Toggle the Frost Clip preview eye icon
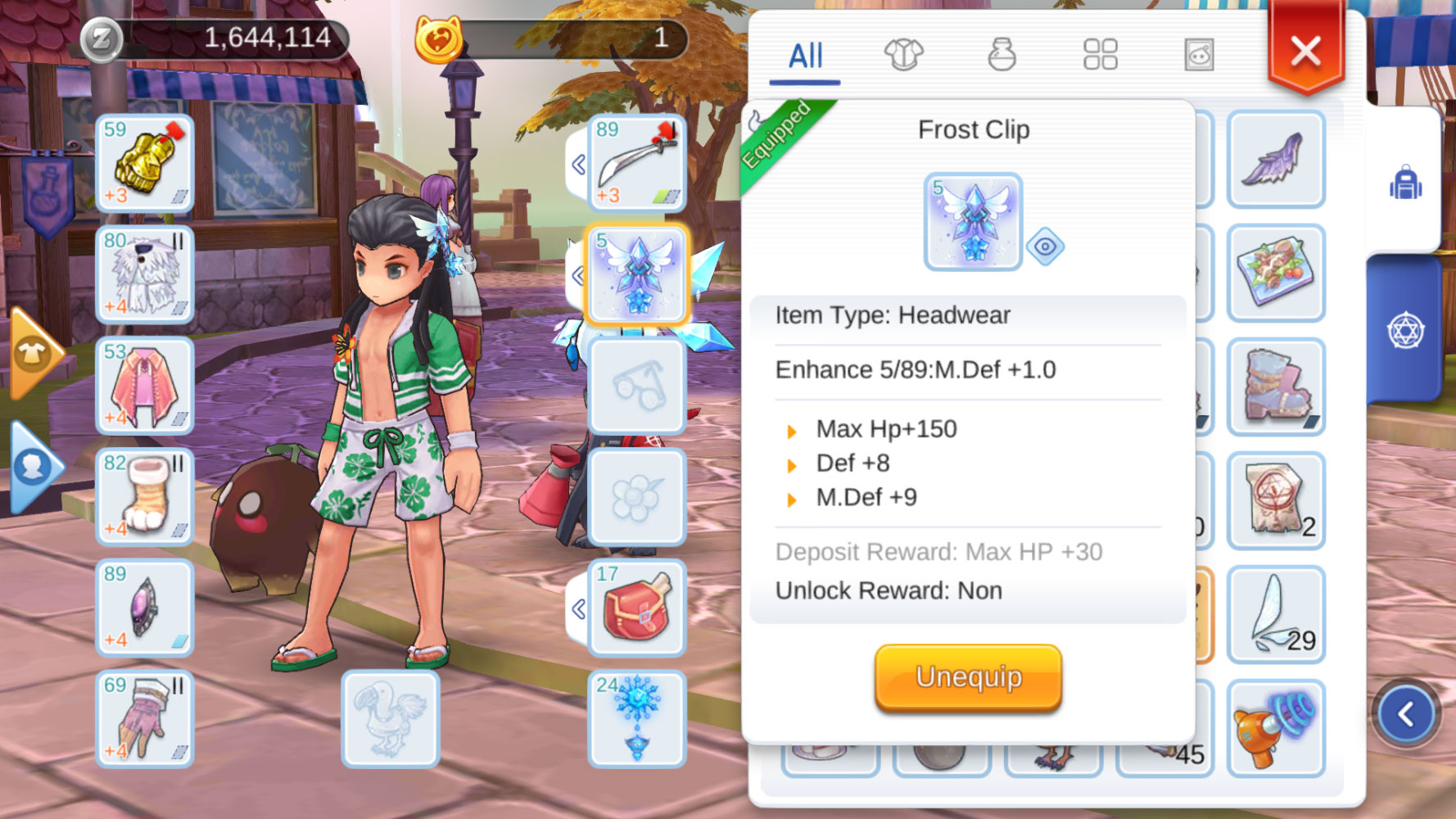This screenshot has width=1456, height=819. click(1045, 247)
